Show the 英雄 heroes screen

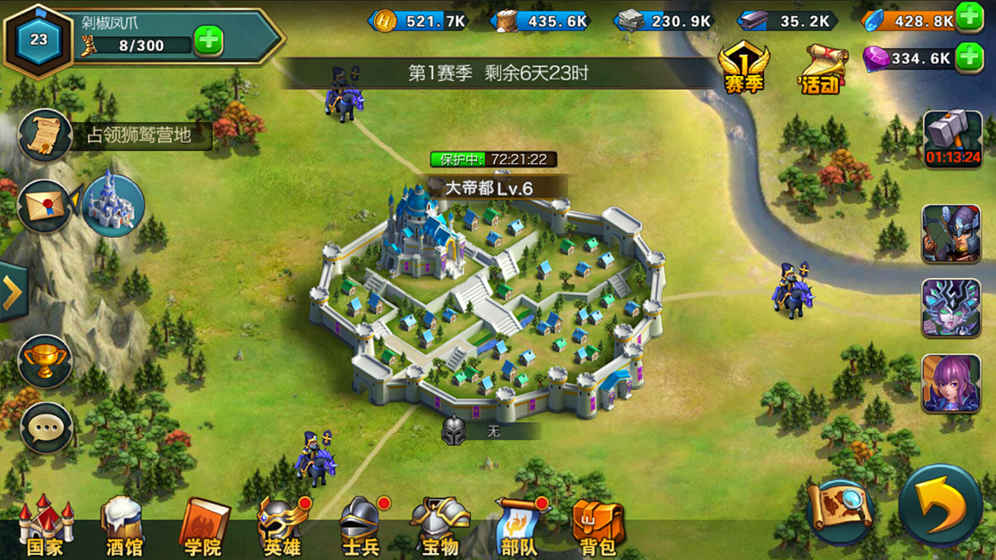coord(282,525)
